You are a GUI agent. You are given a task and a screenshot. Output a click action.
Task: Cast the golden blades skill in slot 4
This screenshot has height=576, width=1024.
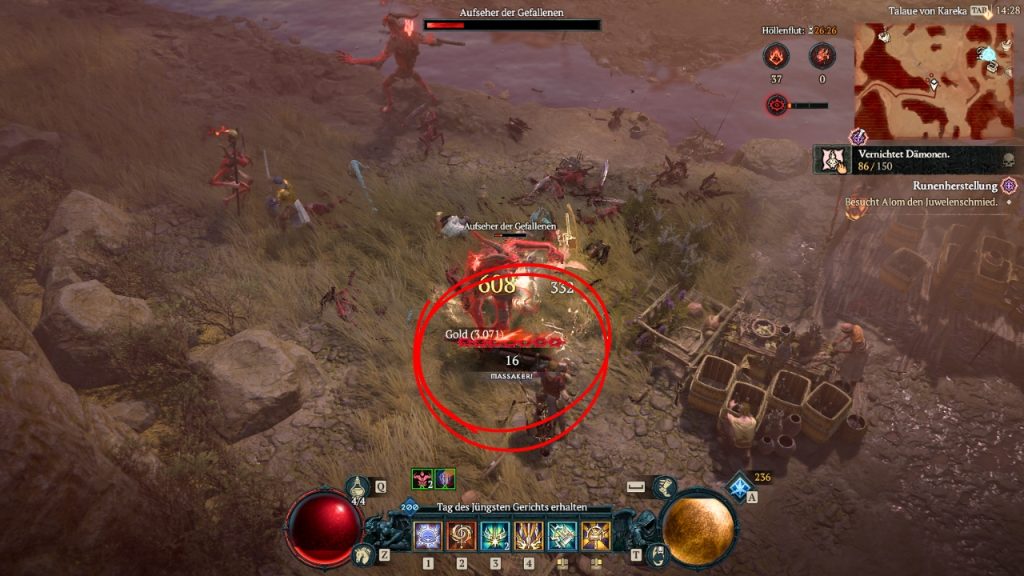[x=528, y=537]
